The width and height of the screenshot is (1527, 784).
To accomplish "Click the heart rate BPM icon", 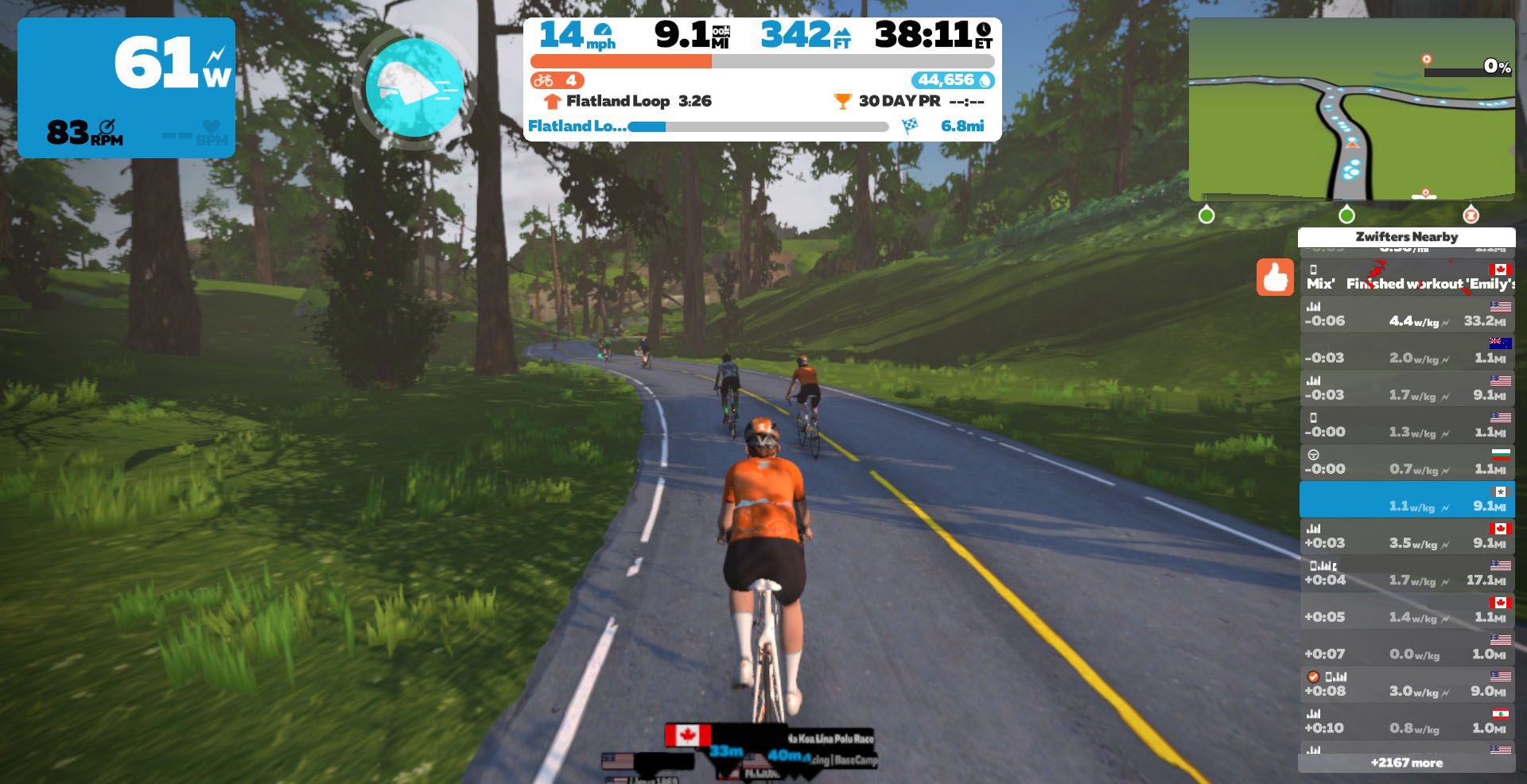I will [208, 127].
